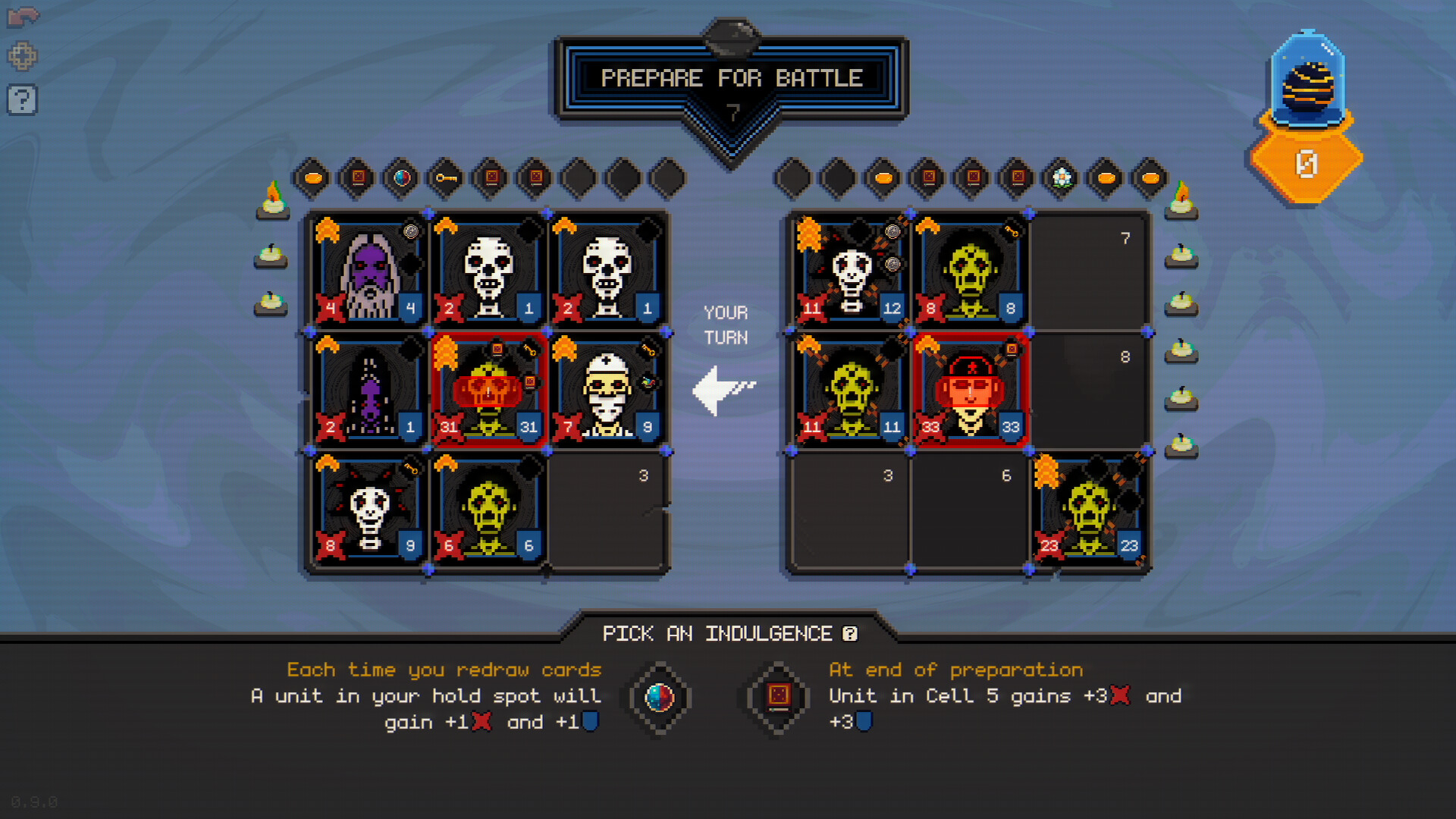Click the candle flame beside your board
Viewport: 1456px width, 819px height.
tap(269, 199)
